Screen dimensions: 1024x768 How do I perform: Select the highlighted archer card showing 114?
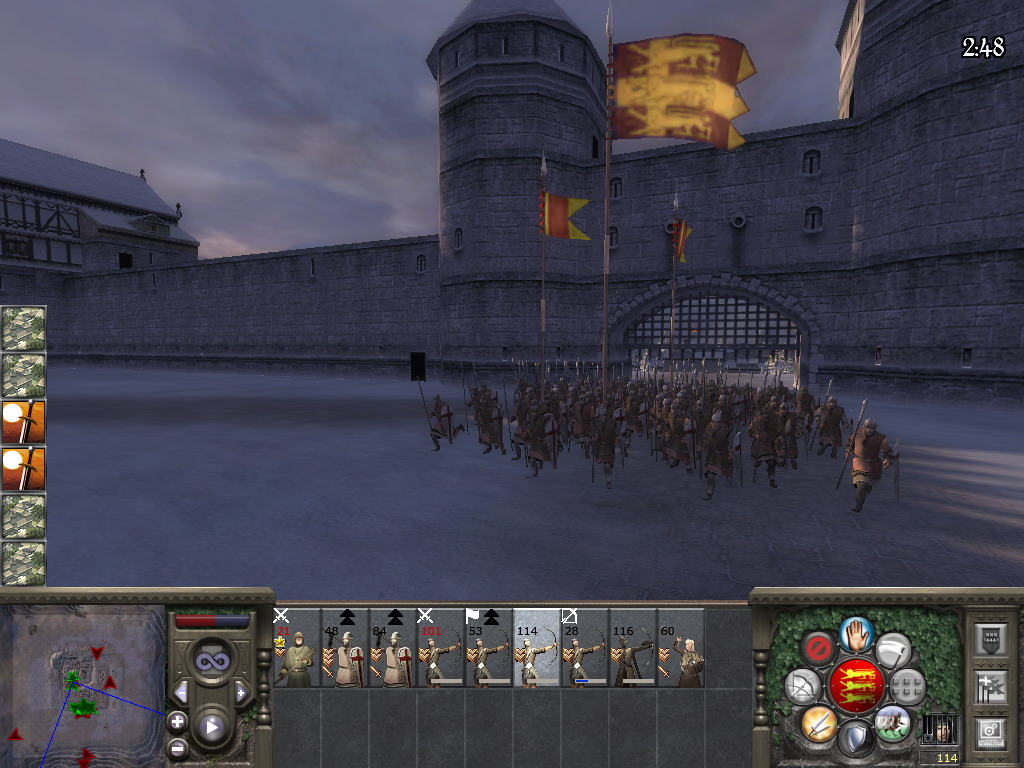point(537,648)
